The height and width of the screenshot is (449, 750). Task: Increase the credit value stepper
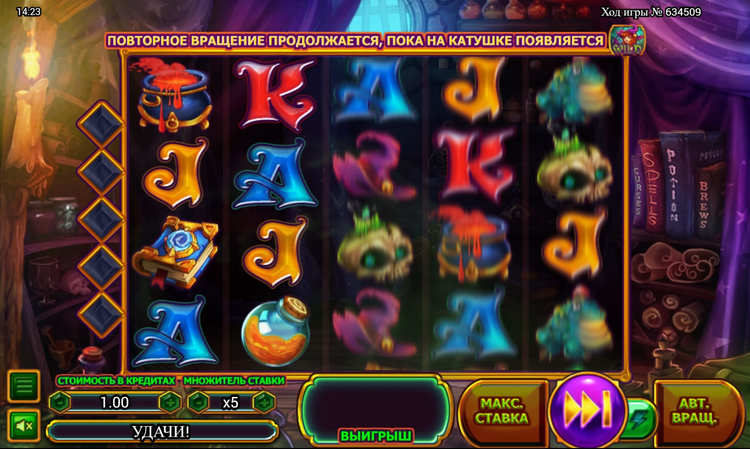point(170,402)
